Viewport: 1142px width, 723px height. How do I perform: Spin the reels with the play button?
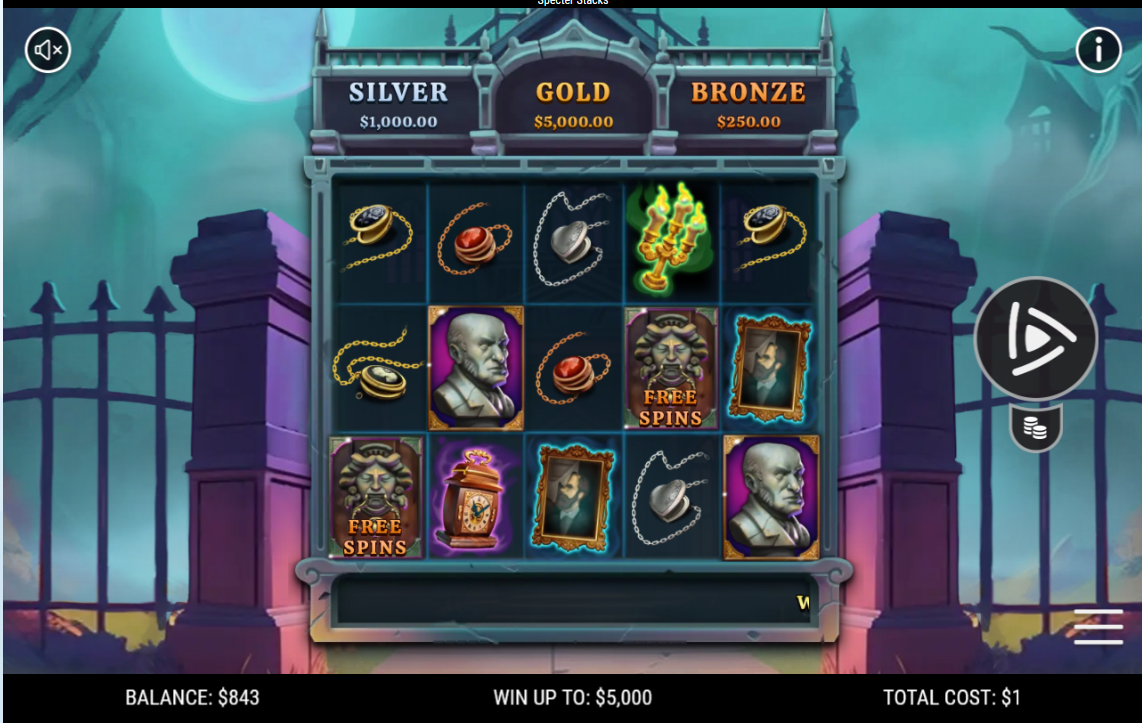(1036, 339)
